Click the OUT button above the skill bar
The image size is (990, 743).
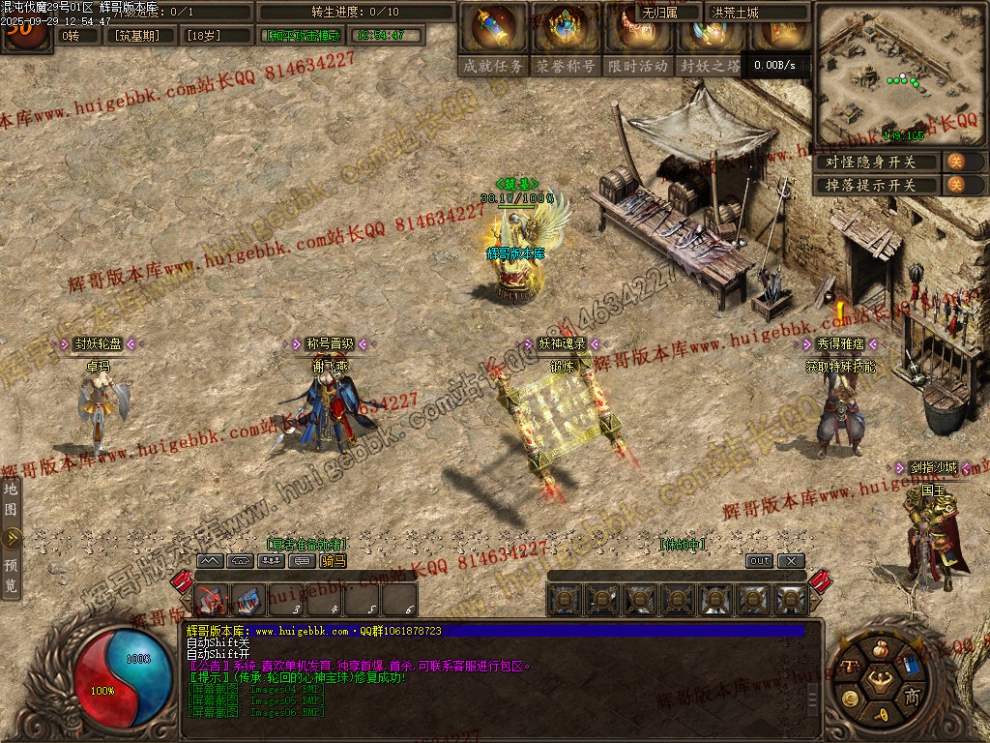pos(760,561)
